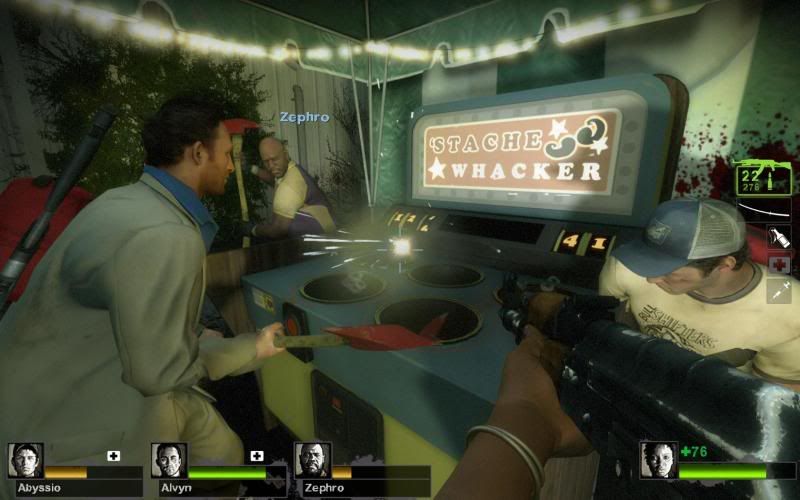Equip the molotov cocktail slot
This screenshot has height=500, width=800.
[x=779, y=238]
